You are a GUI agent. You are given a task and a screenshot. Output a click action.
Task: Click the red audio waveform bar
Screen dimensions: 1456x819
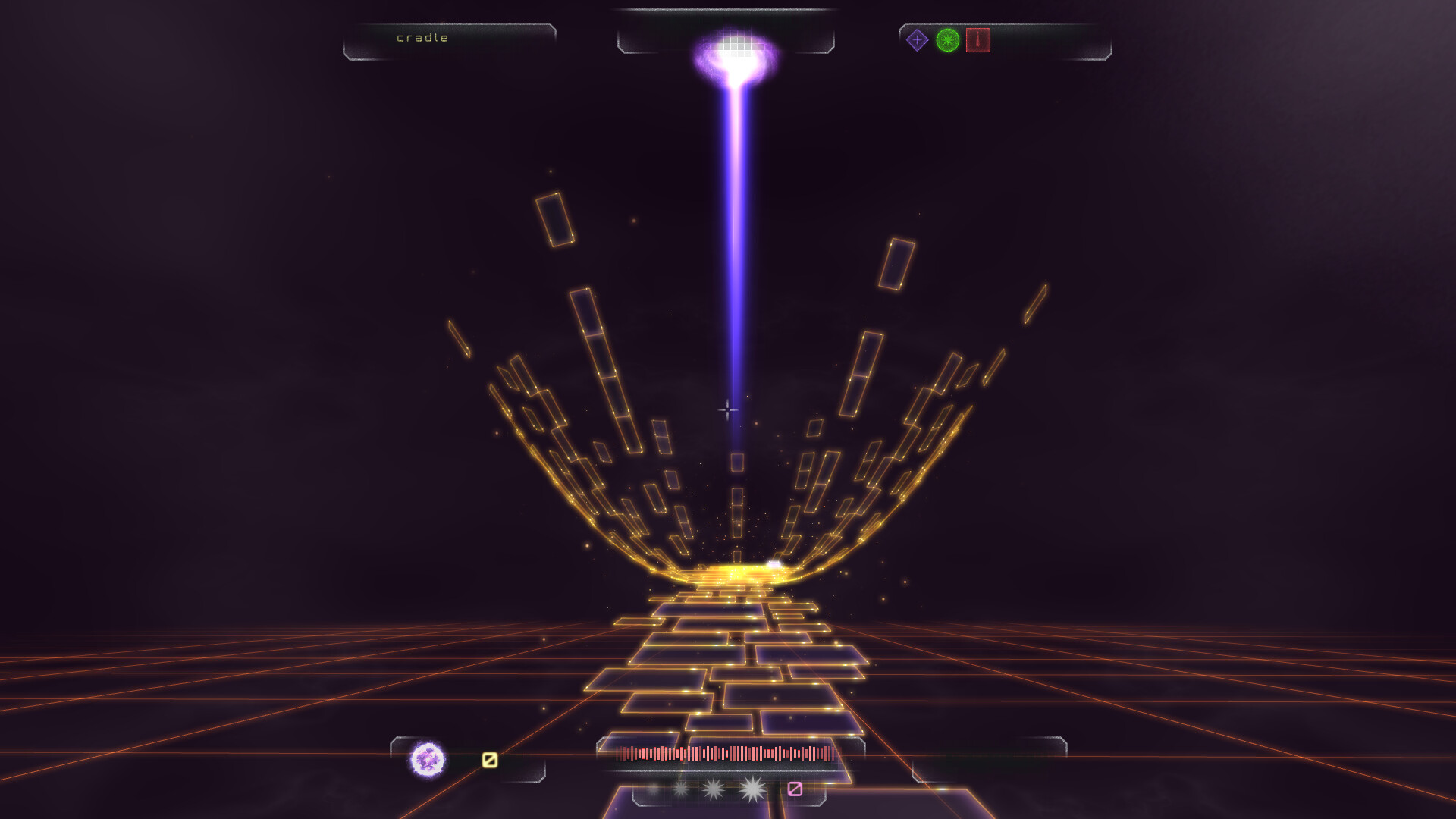point(724,755)
